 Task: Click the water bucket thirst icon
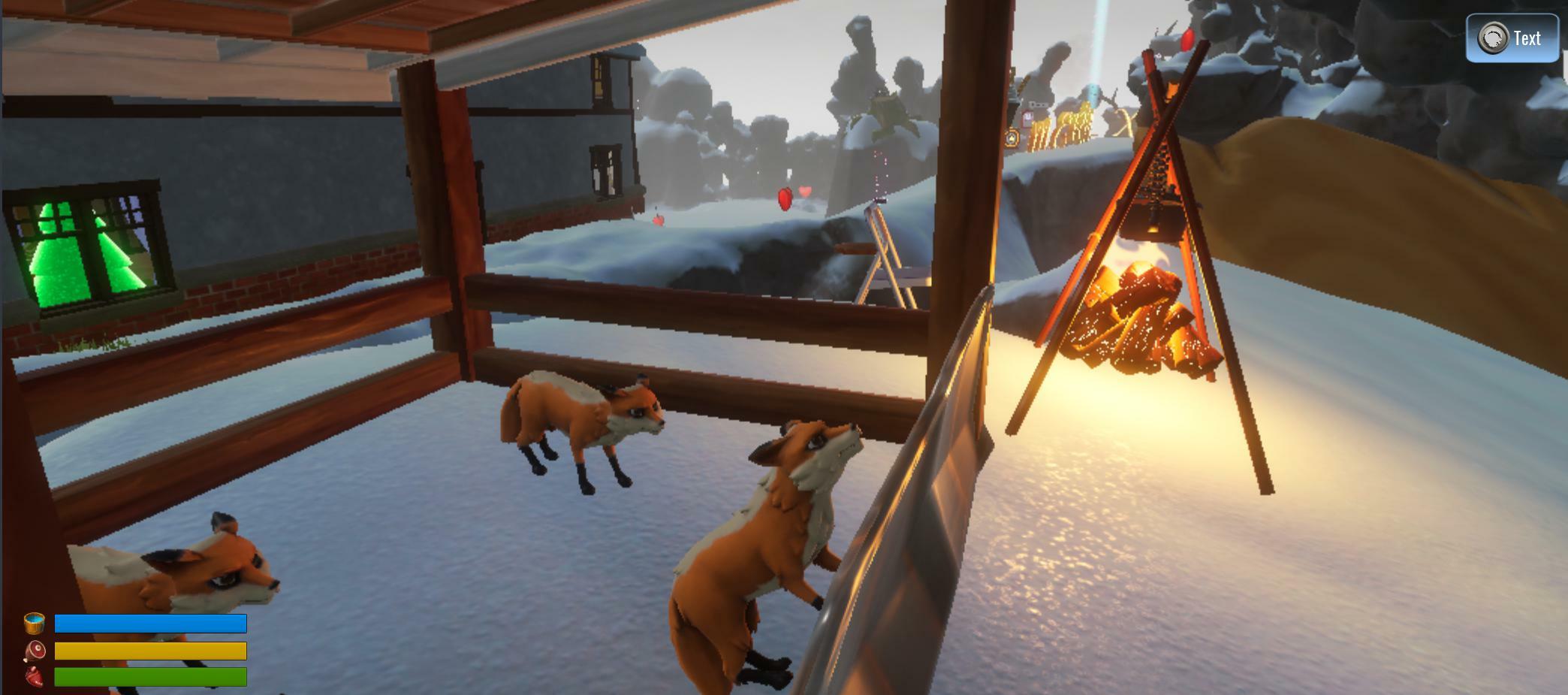tap(35, 623)
